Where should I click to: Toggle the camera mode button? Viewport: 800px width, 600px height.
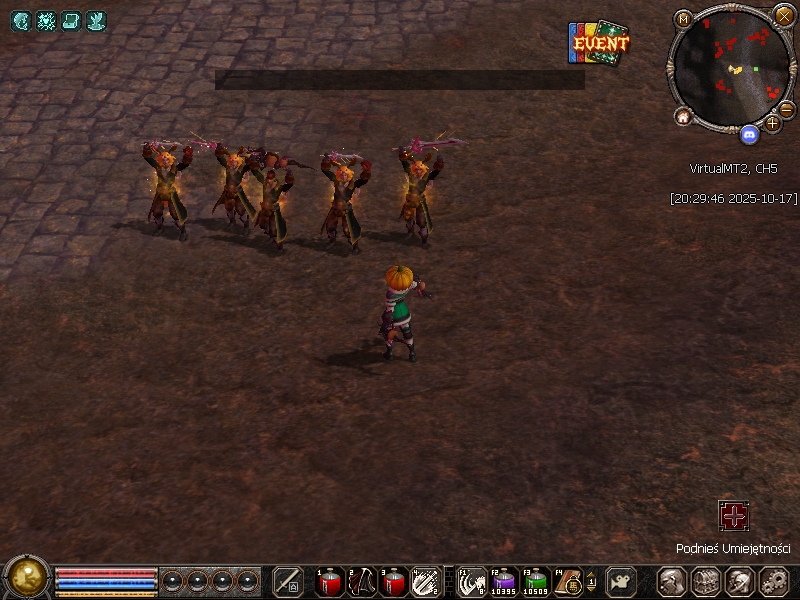(x=622, y=581)
